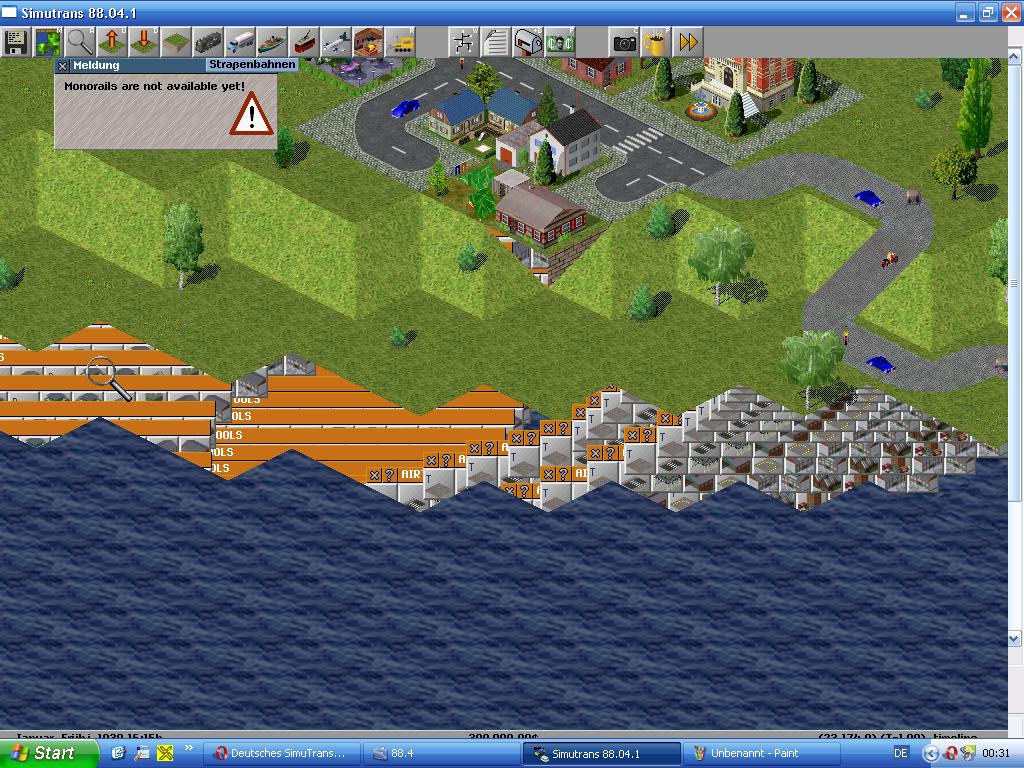The width and height of the screenshot is (1024, 768).
Task: Open the truck road tools
Action: (240, 42)
